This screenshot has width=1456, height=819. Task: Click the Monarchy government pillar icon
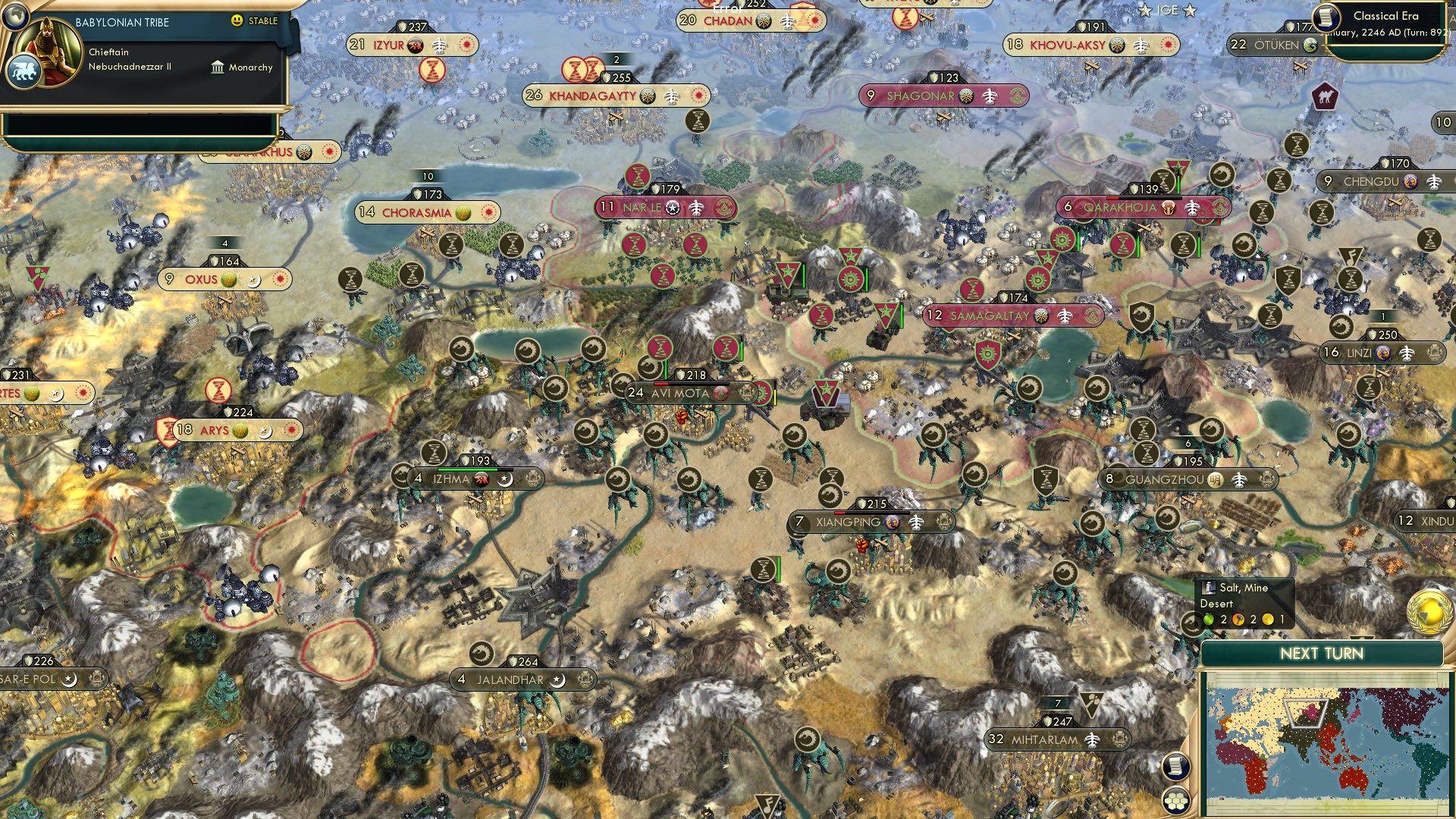pos(217,67)
